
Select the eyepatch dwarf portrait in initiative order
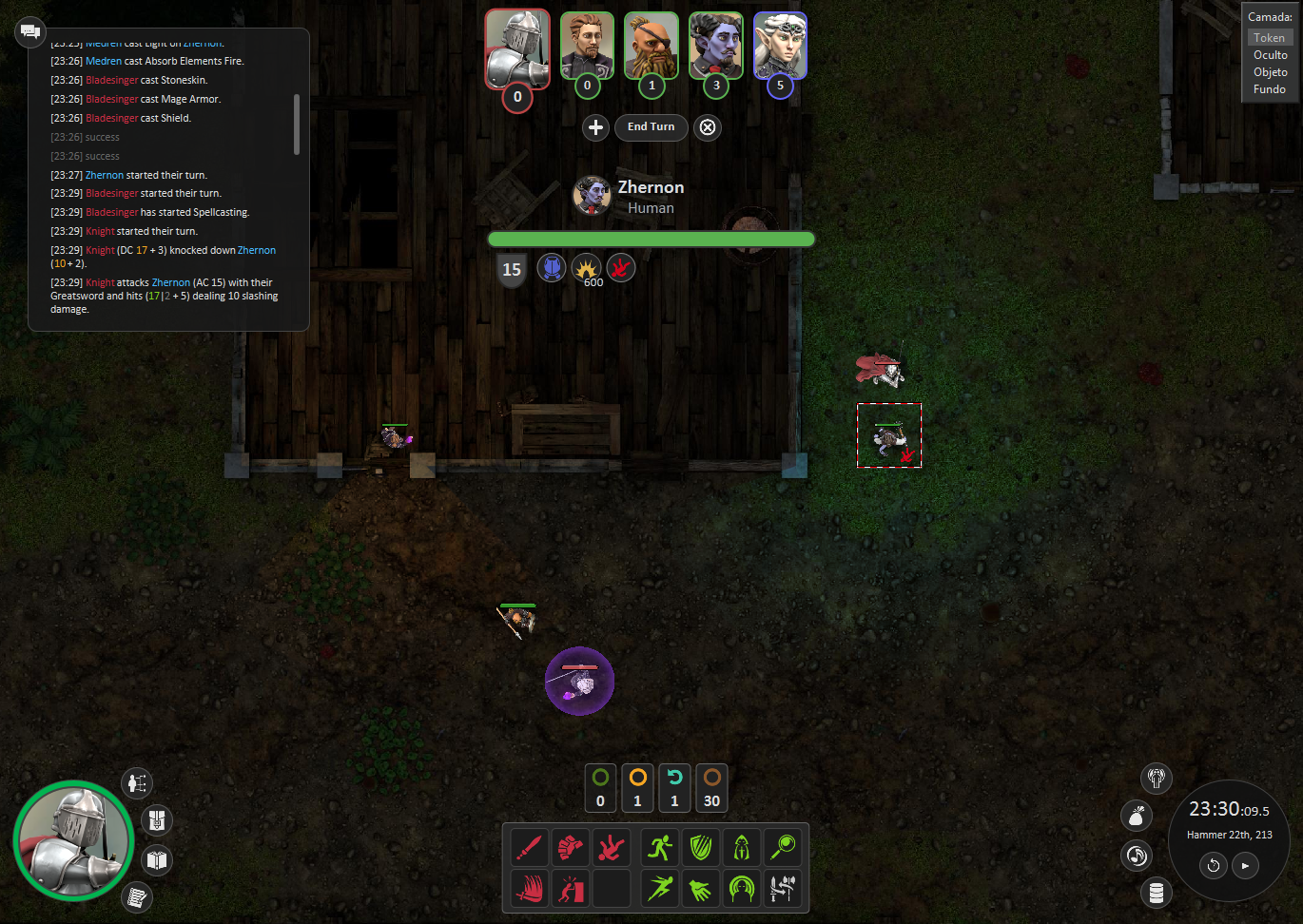(x=651, y=46)
